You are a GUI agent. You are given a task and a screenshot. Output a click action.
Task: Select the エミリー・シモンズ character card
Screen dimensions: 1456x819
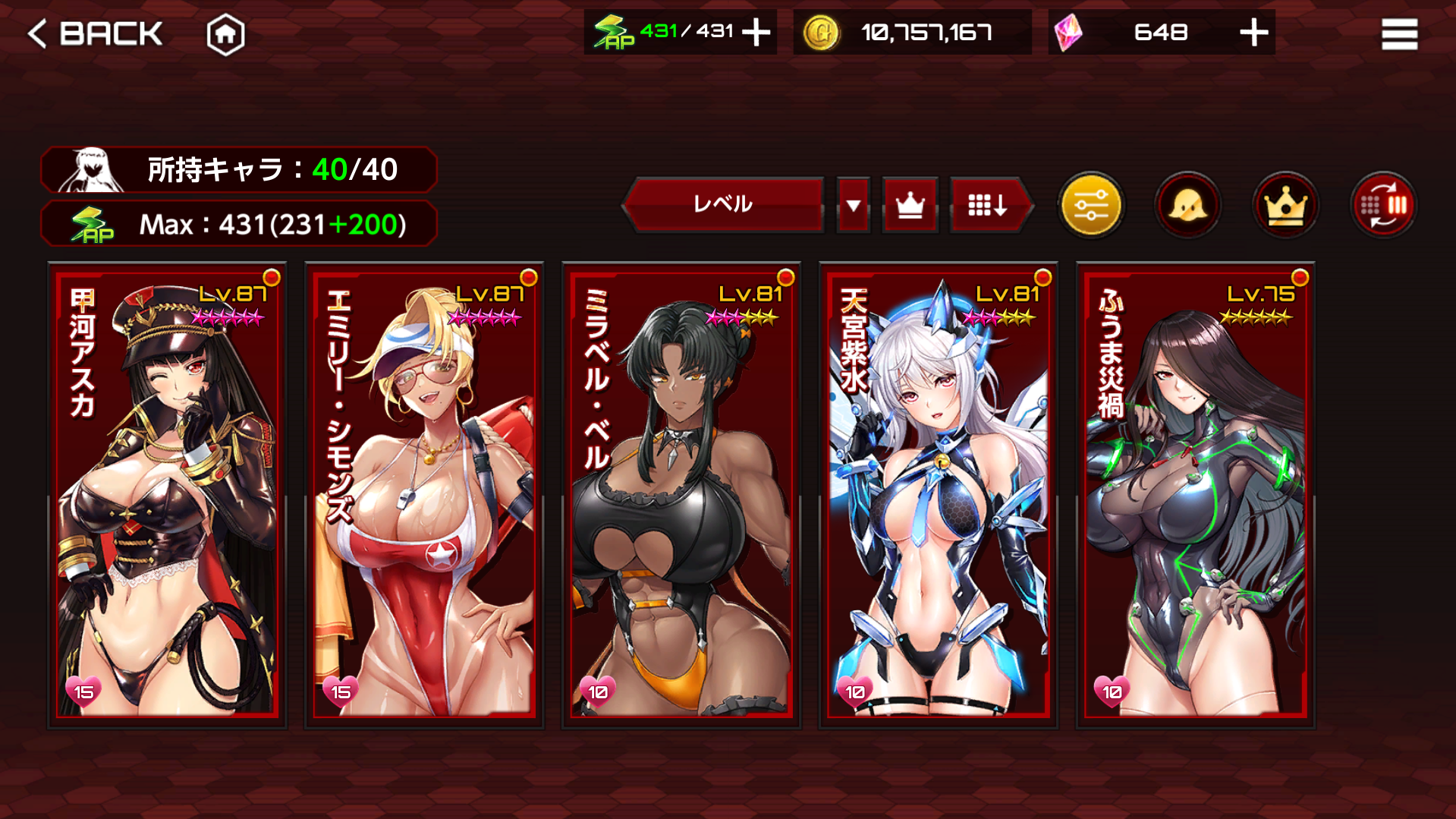click(424, 495)
